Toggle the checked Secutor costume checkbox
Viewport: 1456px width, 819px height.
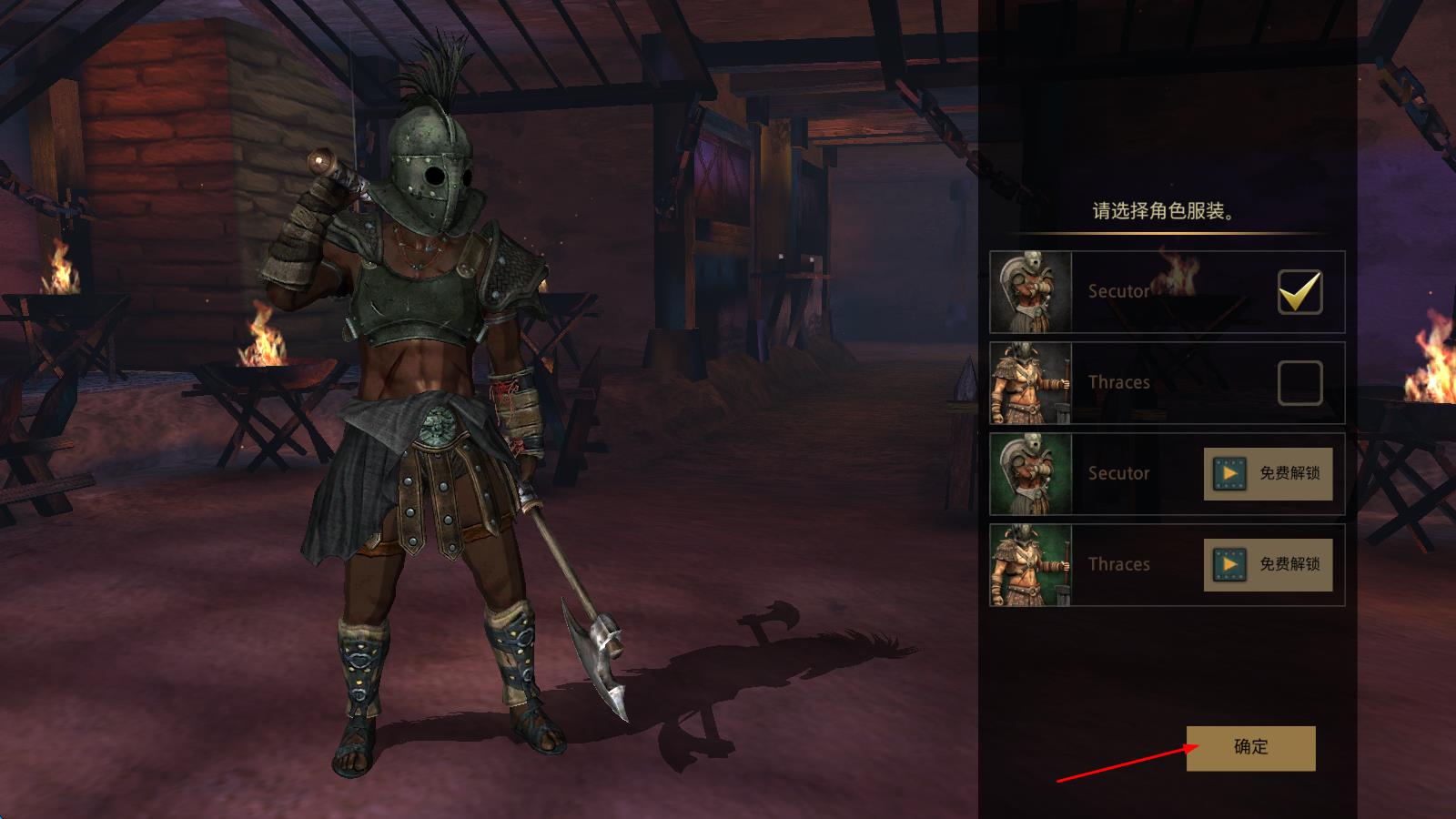(x=1299, y=292)
